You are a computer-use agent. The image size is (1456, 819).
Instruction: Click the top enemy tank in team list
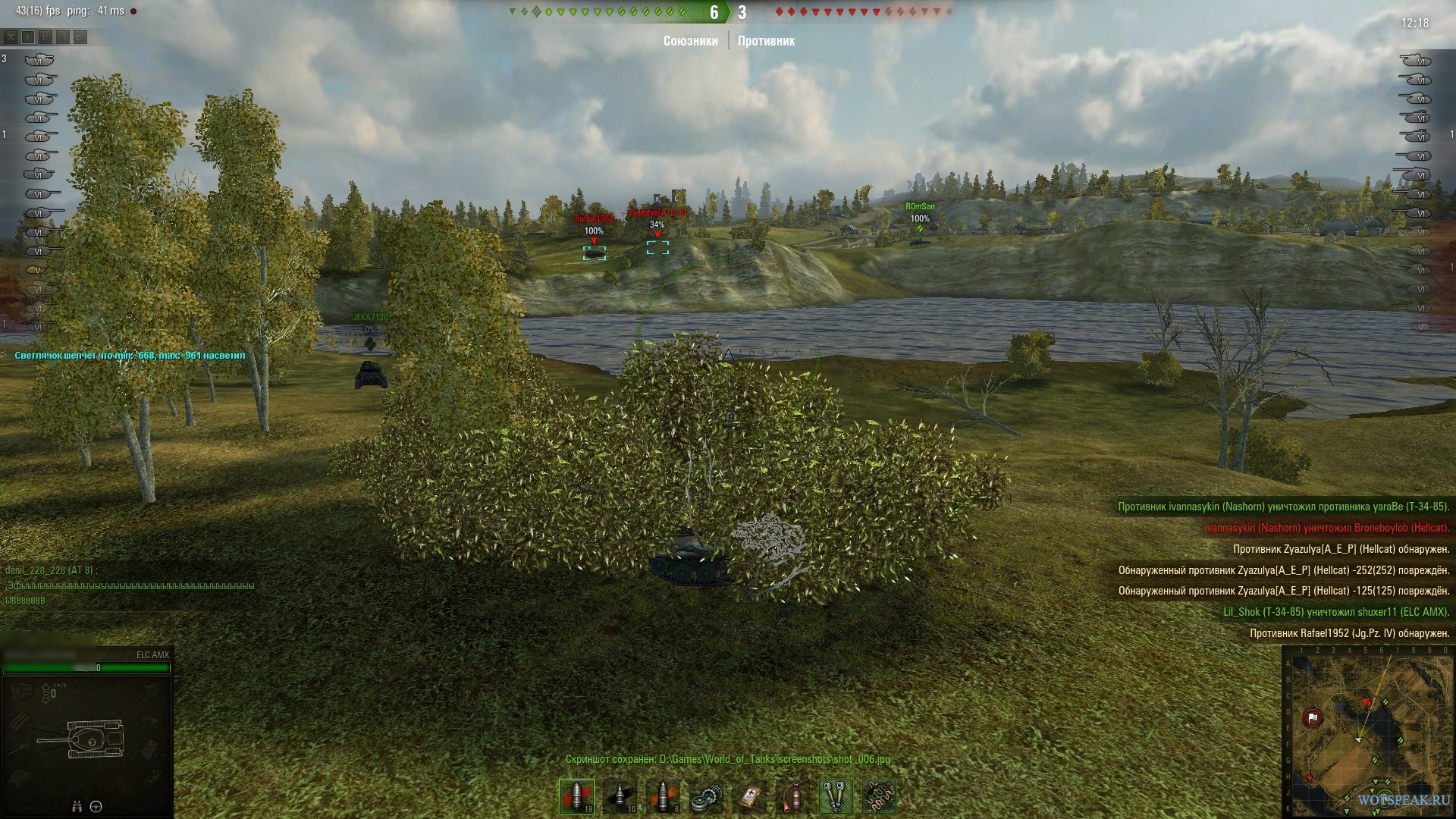click(1415, 60)
